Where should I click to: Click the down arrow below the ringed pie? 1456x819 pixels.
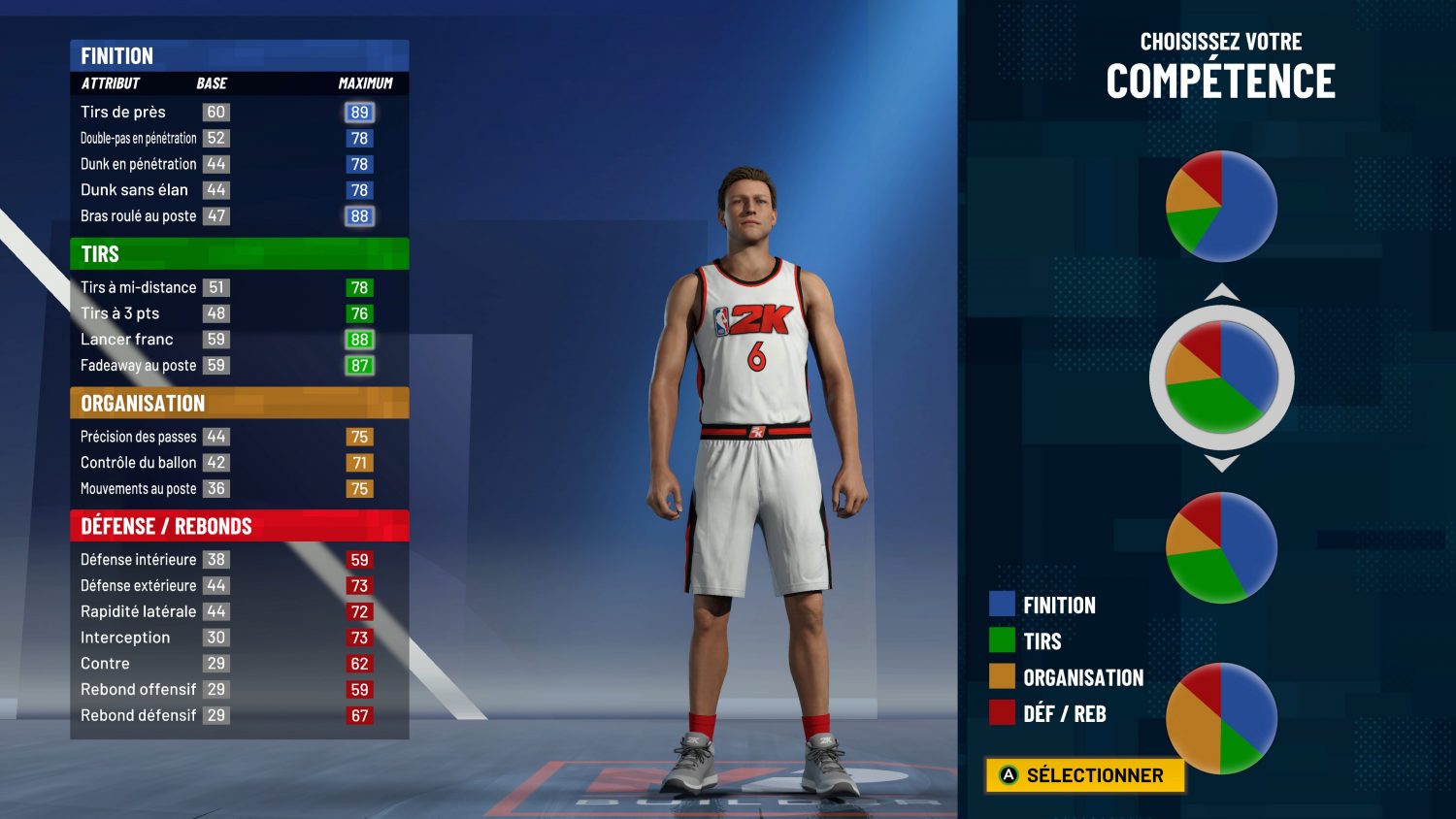(x=1221, y=463)
